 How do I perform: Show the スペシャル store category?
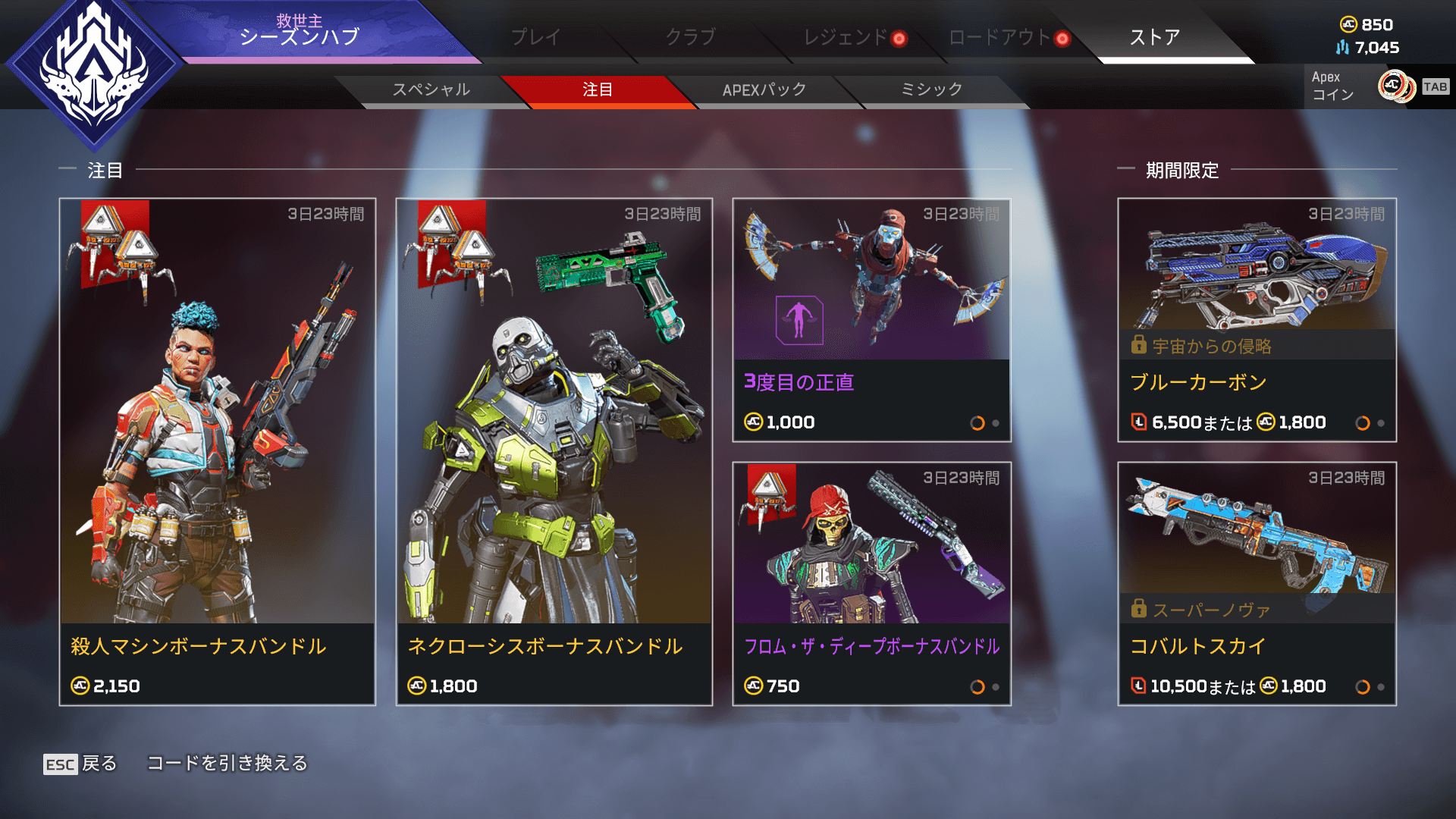click(431, 89)
